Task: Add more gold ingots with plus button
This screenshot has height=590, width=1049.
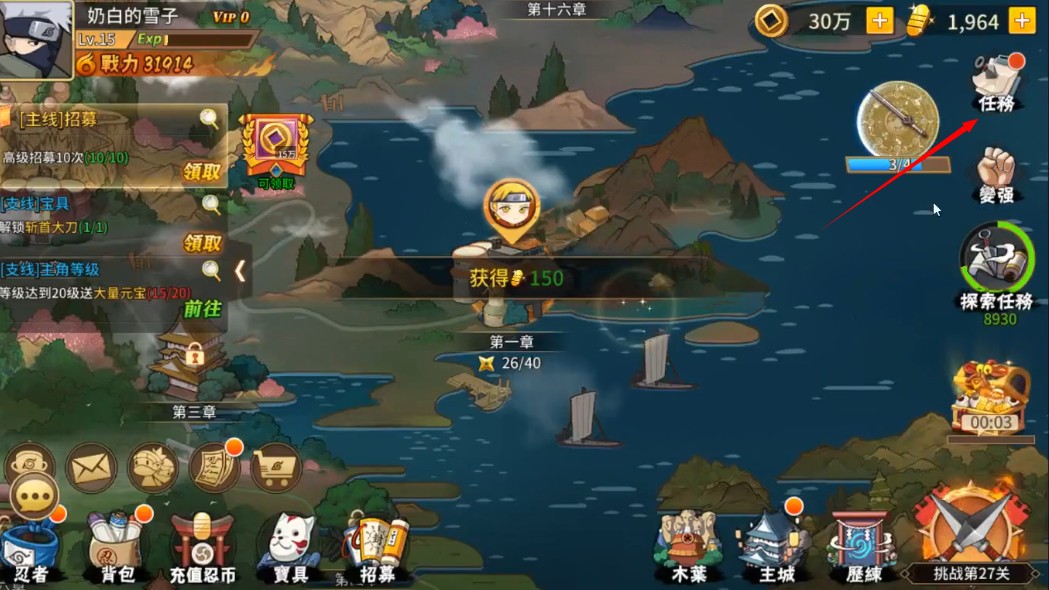Action: pyautogui.click(x=1021, y=21)
